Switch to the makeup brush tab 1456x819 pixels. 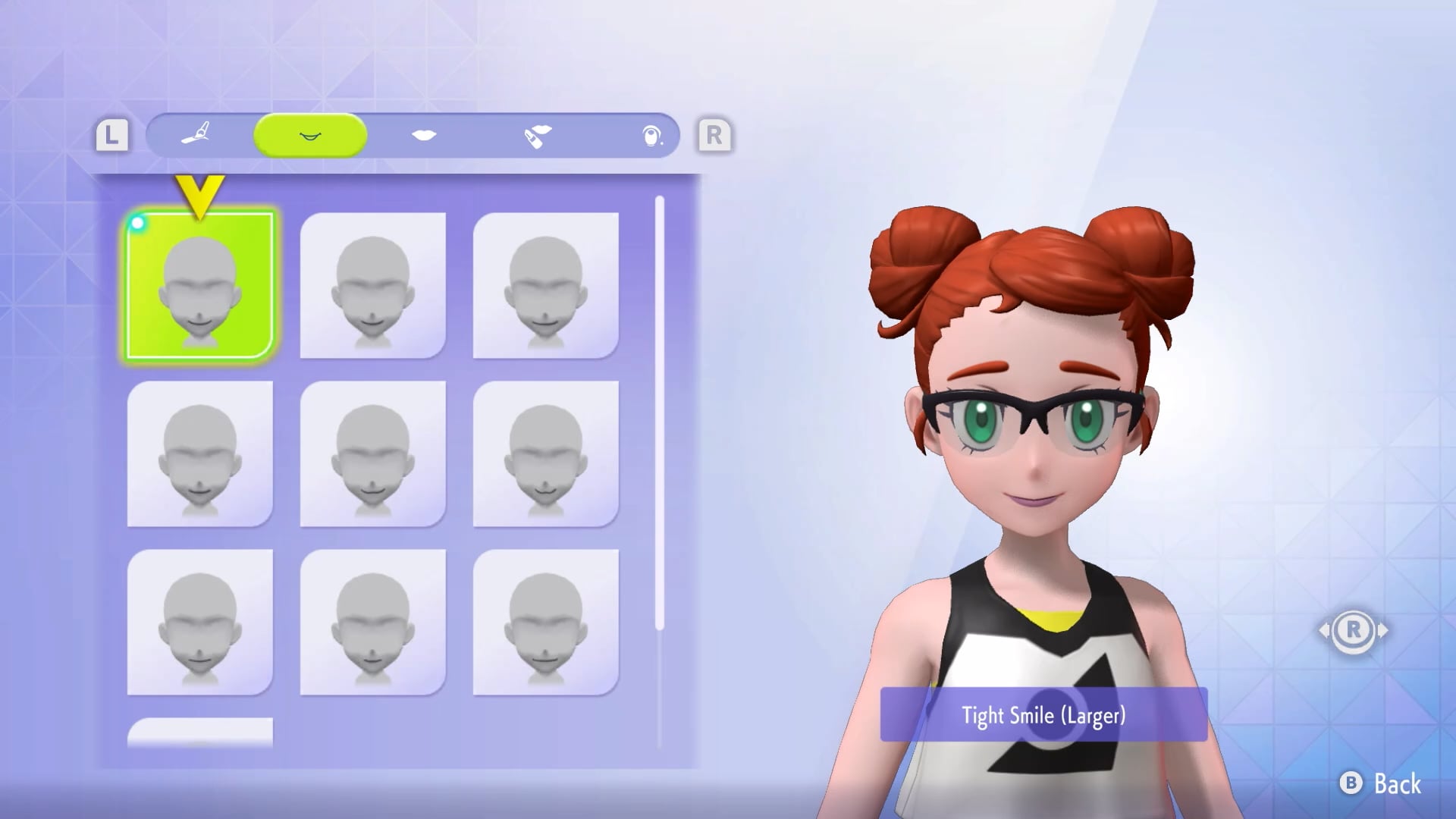[196, 135]
